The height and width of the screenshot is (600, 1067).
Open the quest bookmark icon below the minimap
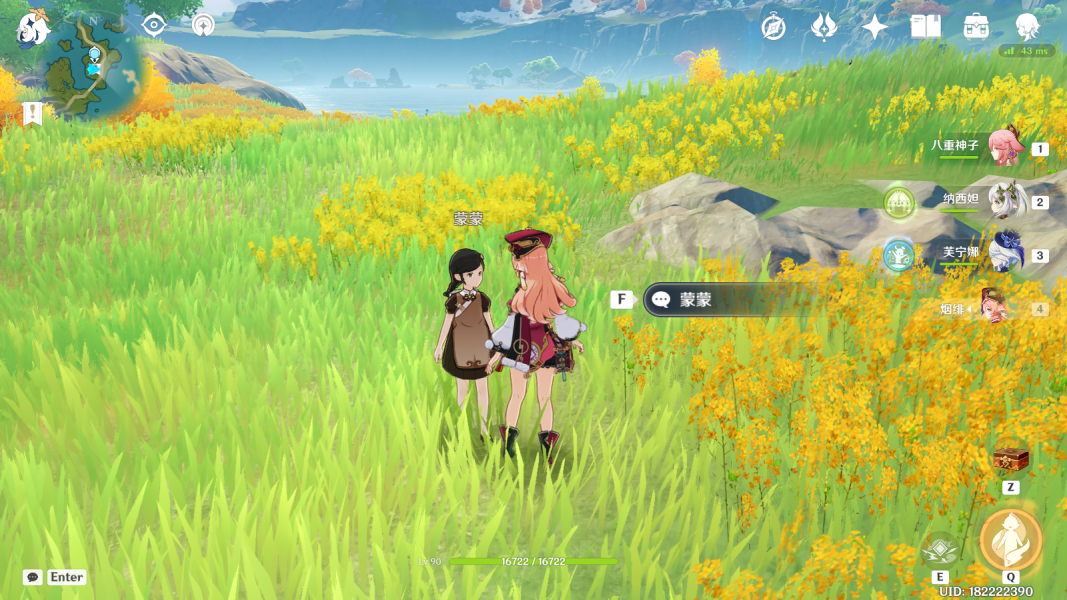[32, 113]
